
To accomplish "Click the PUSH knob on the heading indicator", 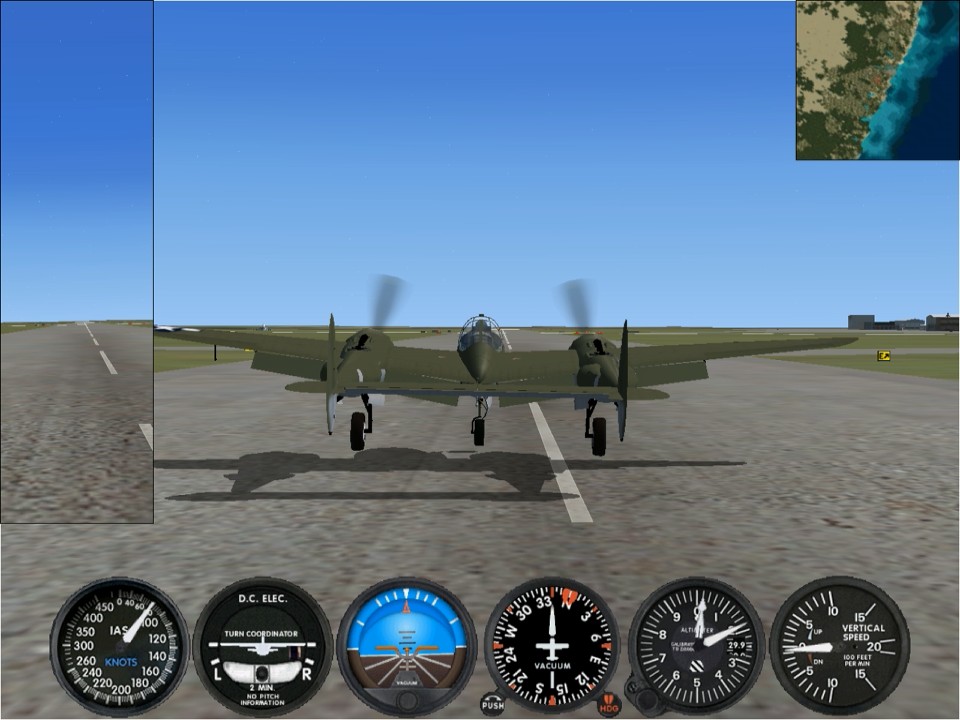I will [x=492, y=704].
